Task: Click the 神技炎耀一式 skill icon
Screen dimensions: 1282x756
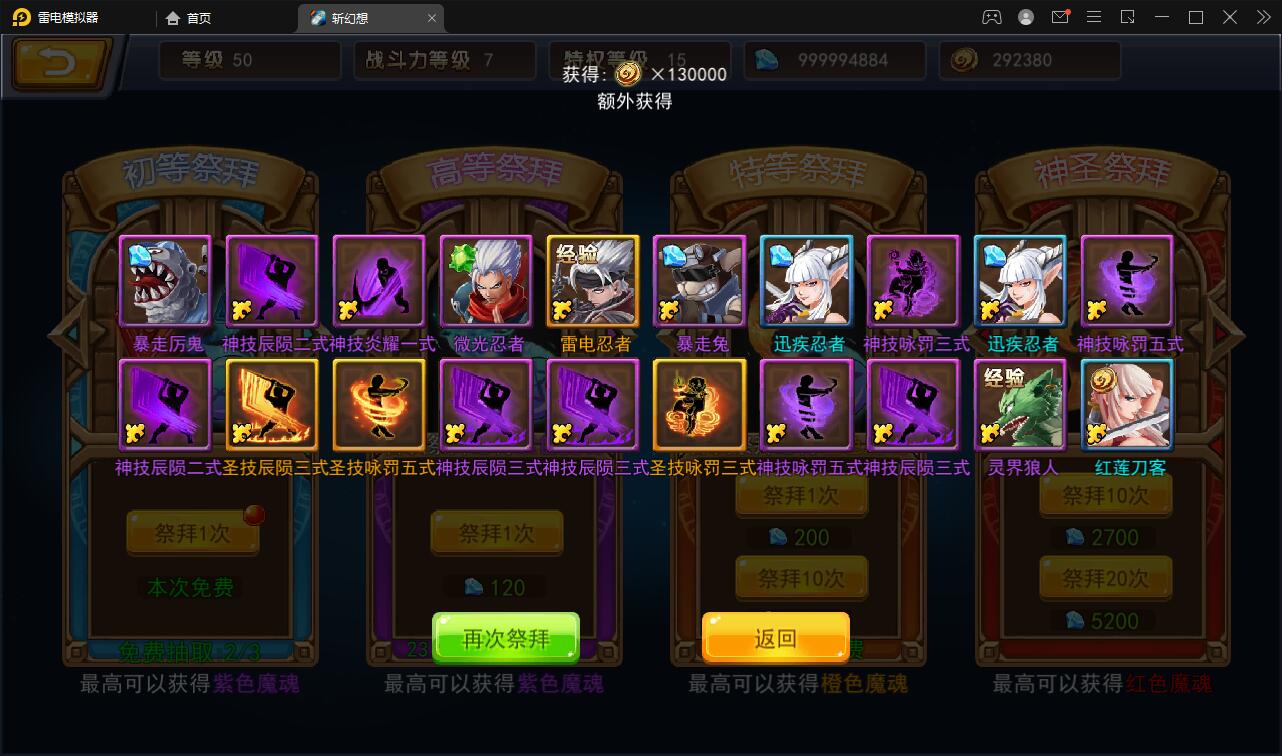Action: [x=378, y=280]
